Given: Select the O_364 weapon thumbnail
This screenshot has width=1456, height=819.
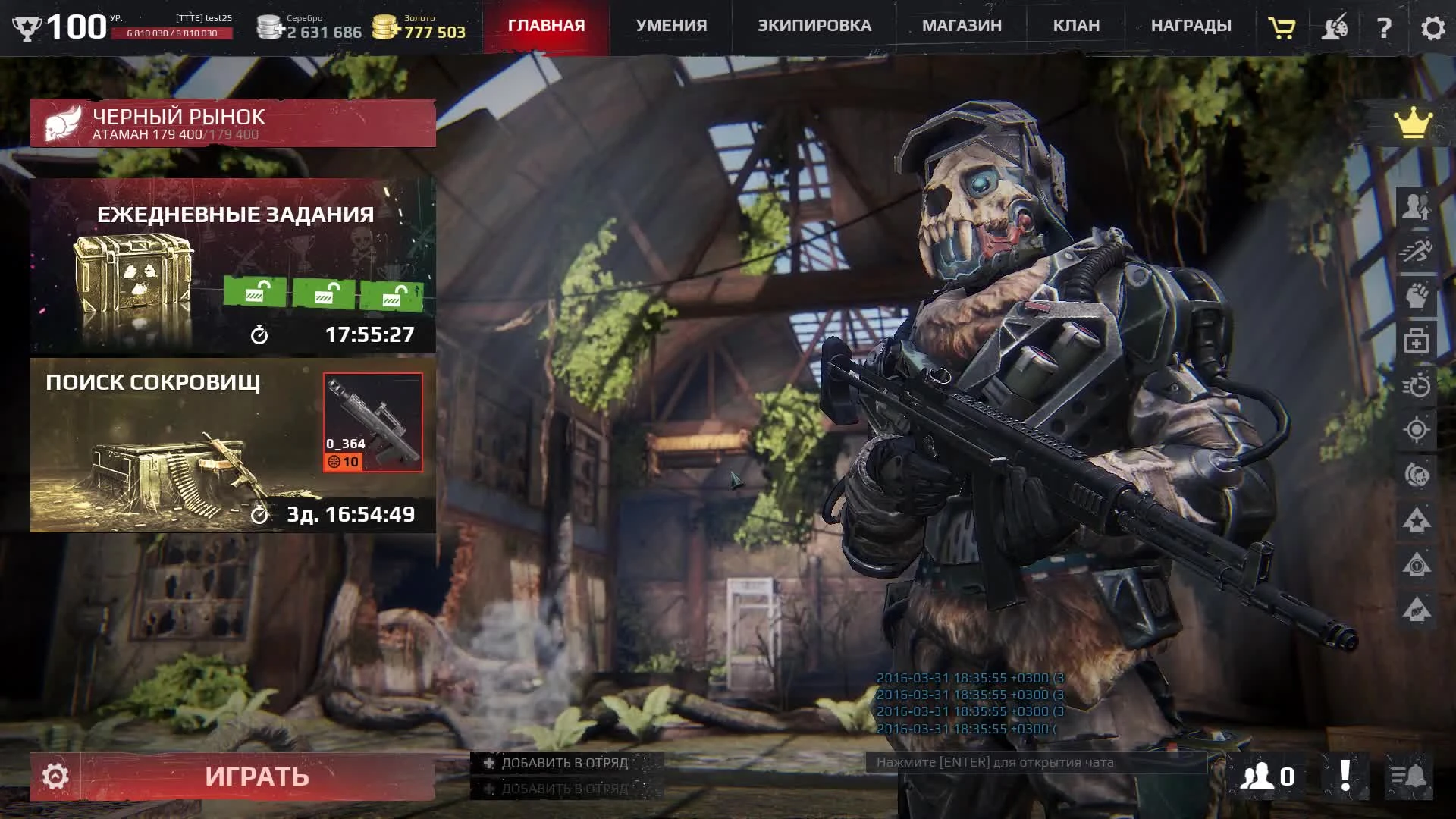Looking at the screenshot, I should tap(372, 422).
